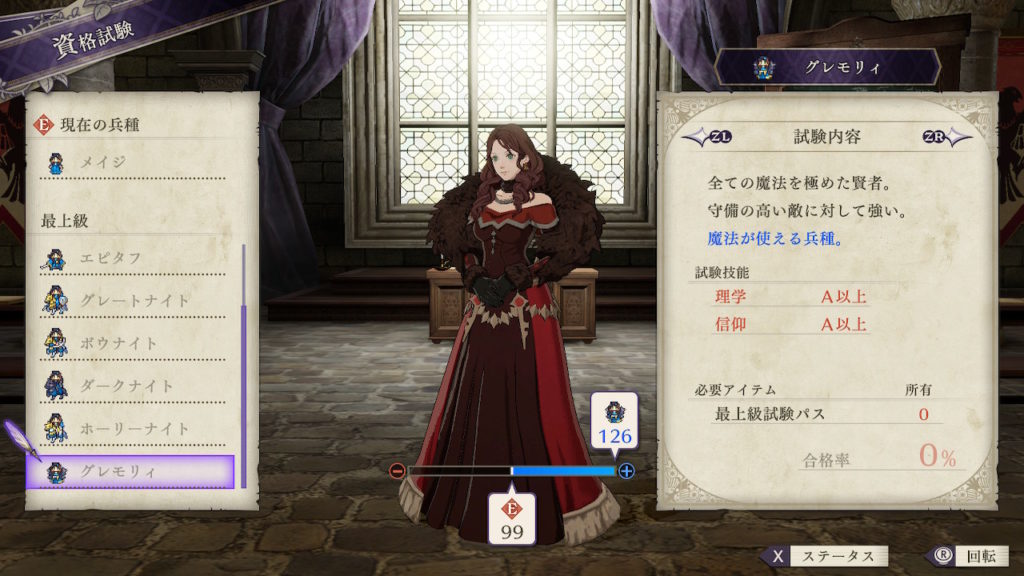
Task: Click the blue plus button on the bar
Action: tap(627, 470)
